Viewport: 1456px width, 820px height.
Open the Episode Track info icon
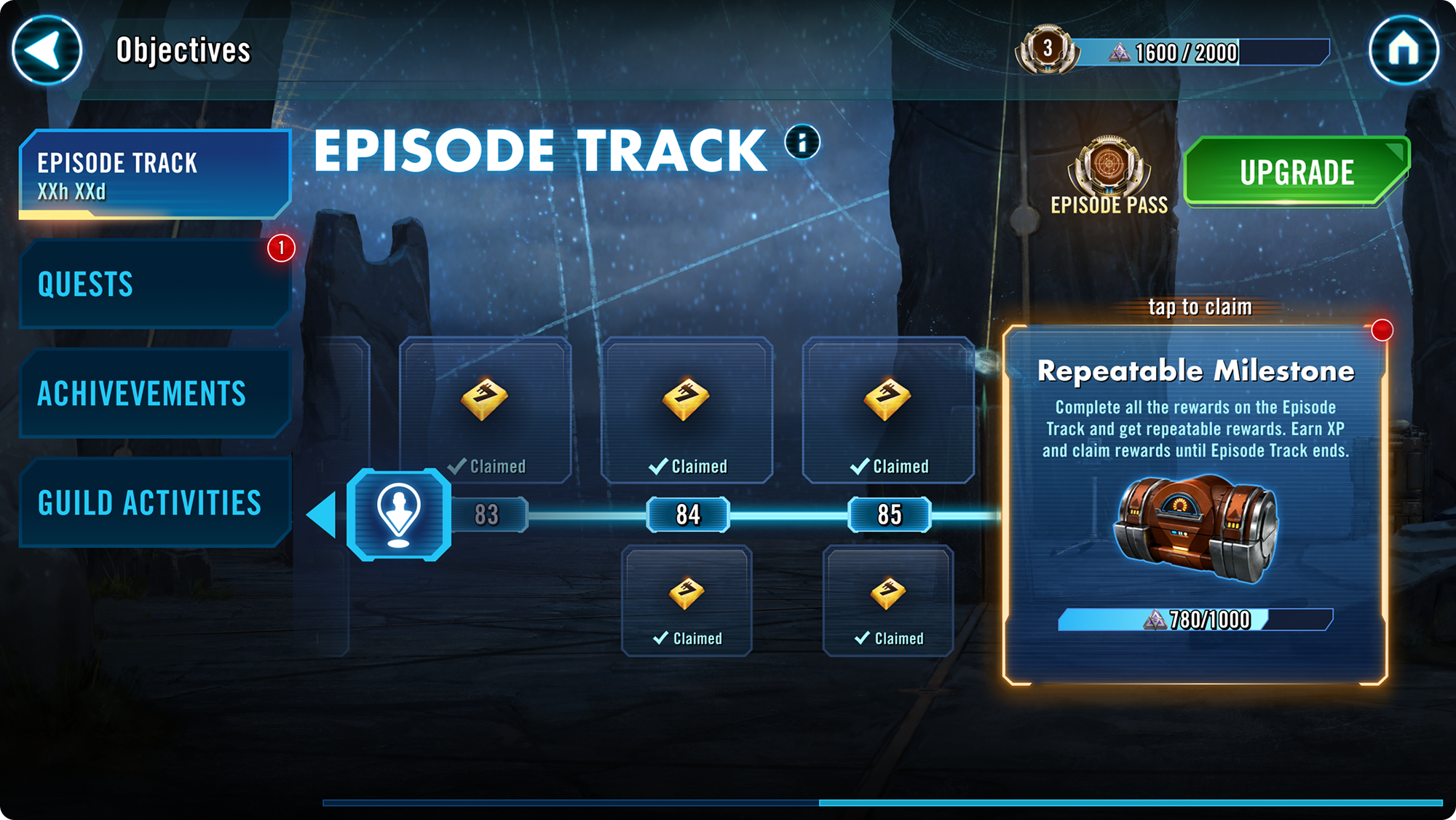(x=801, y=143)
